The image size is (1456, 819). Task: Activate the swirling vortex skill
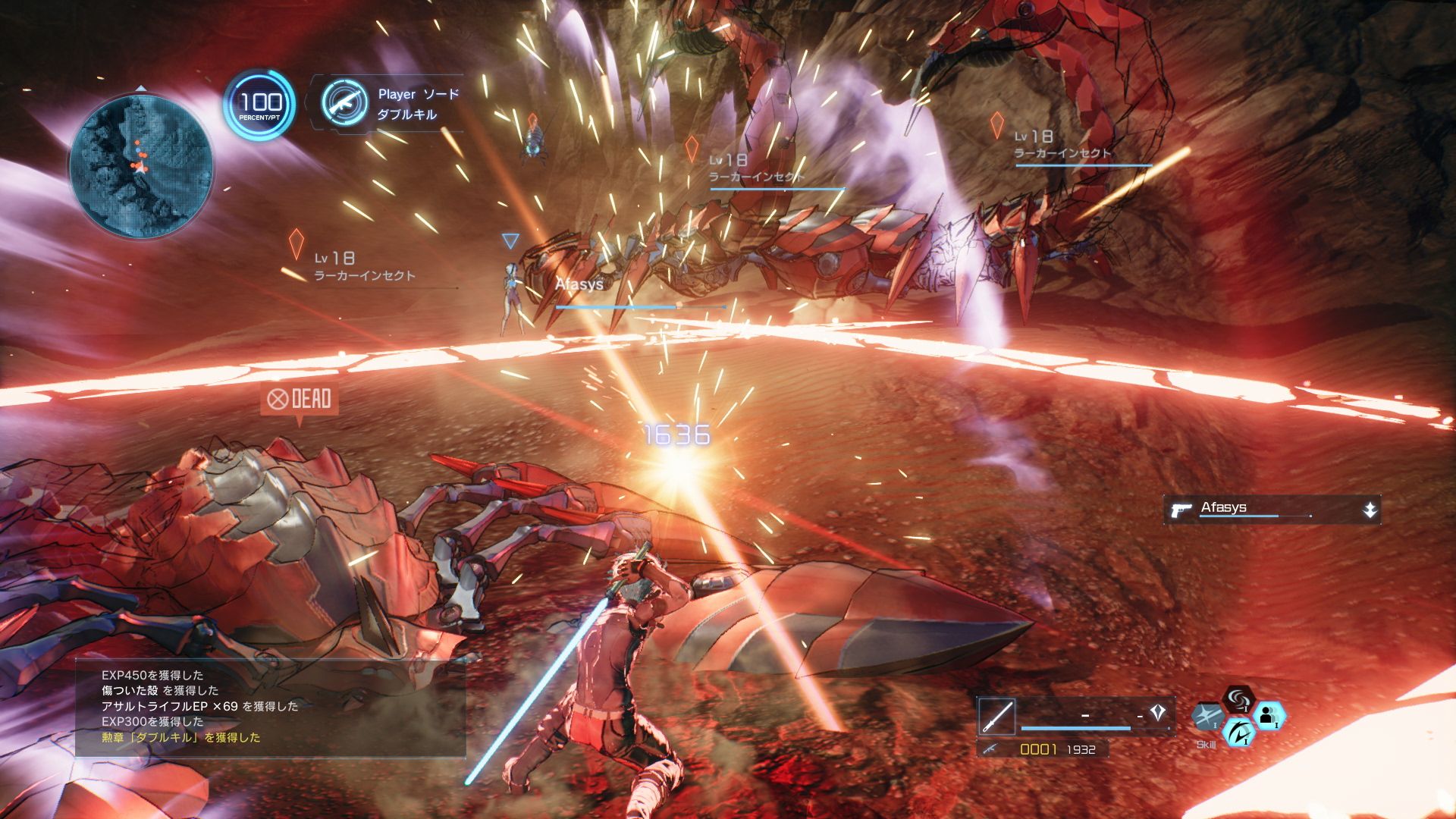pyautogui.click(x=1238, y=698)
